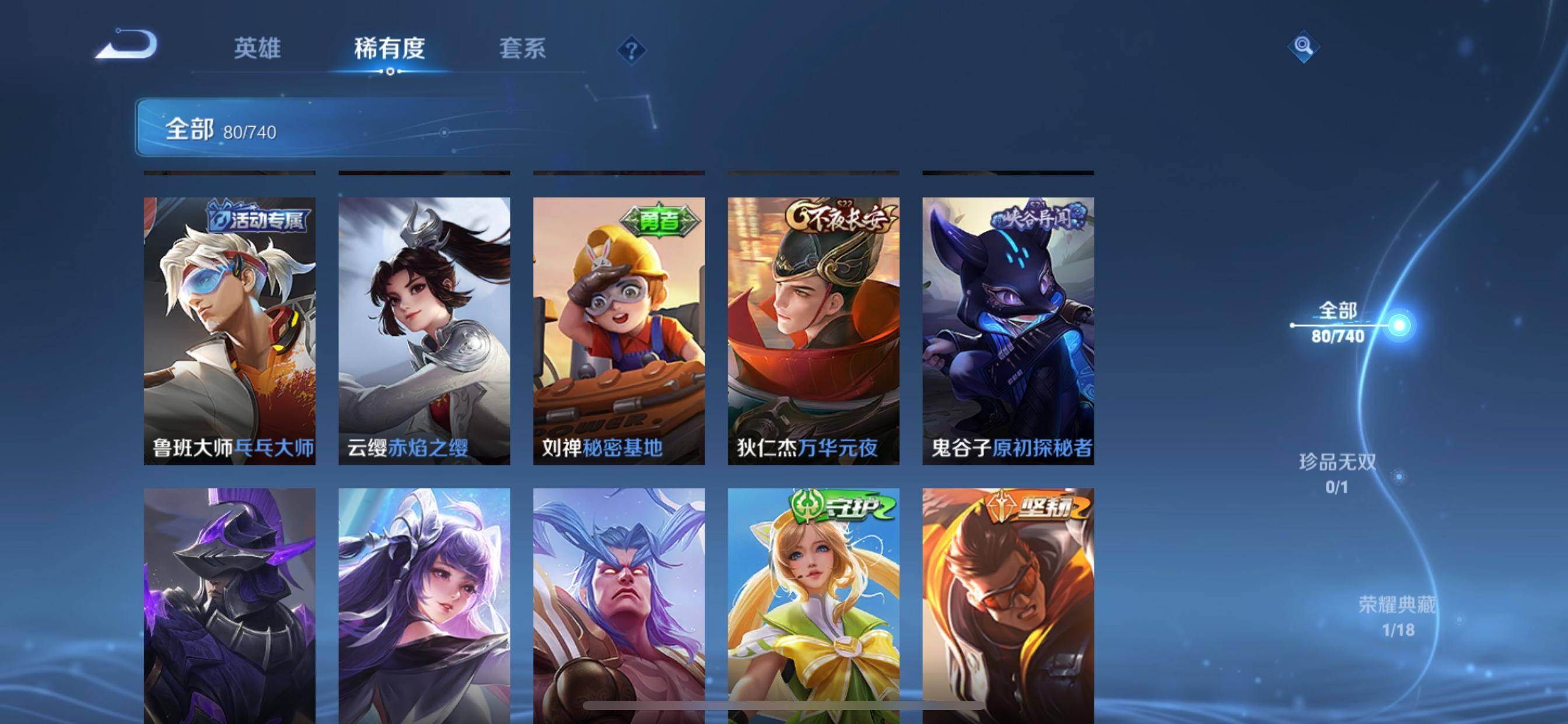View the 狄仁杰 万华元夜 skin card
The height and width of the screenshot is (724, 1568).
813,331
